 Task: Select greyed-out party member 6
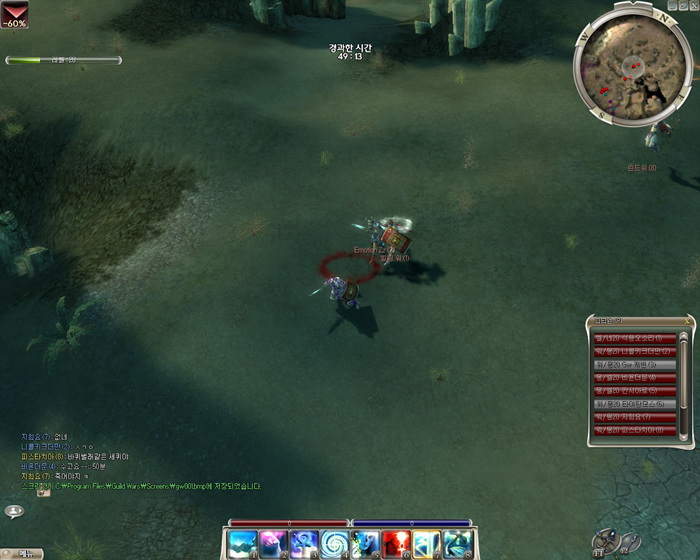pyautogui.click(x=635, y=404)
